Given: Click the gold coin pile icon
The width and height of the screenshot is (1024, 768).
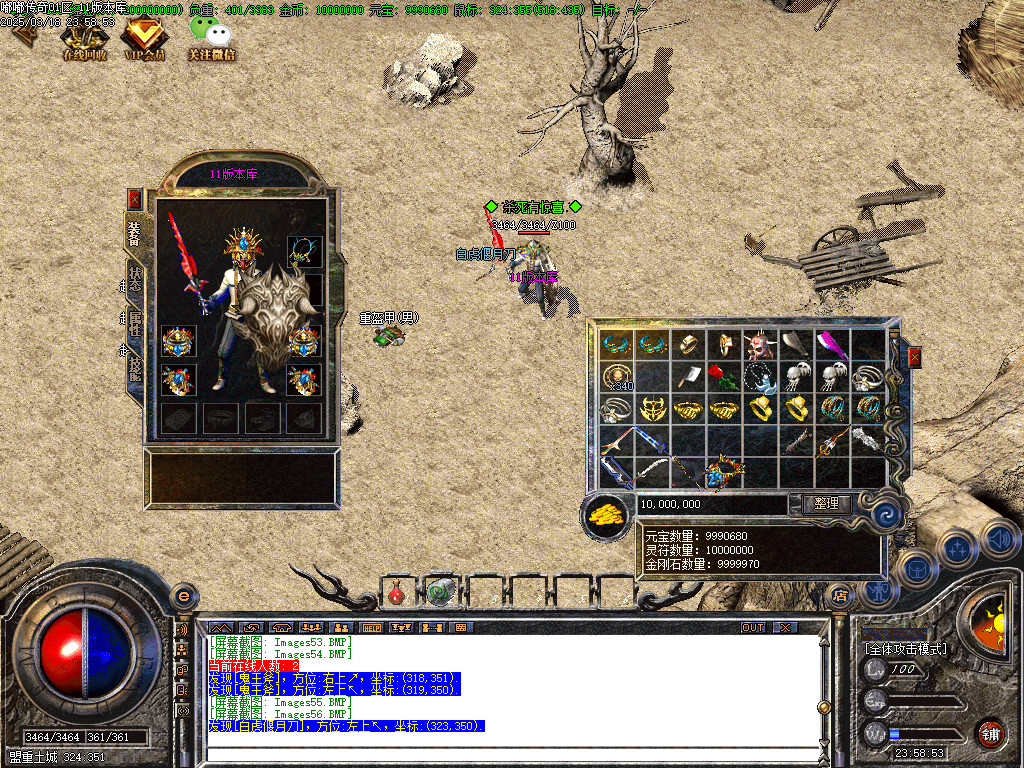Looking at the screenshot, I should click(605, 515).
